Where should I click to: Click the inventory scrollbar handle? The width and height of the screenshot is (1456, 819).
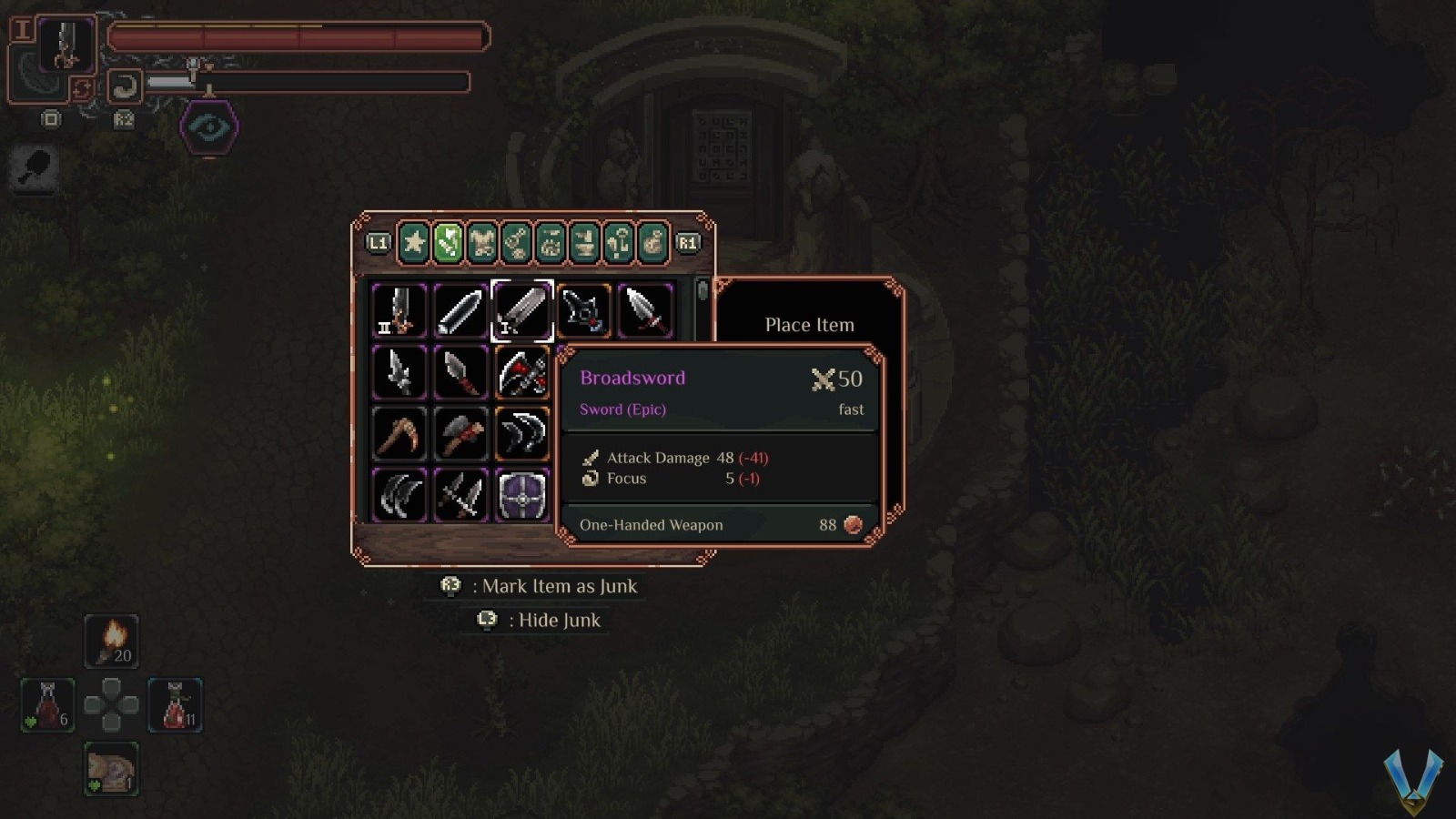(x=702, y=291)
